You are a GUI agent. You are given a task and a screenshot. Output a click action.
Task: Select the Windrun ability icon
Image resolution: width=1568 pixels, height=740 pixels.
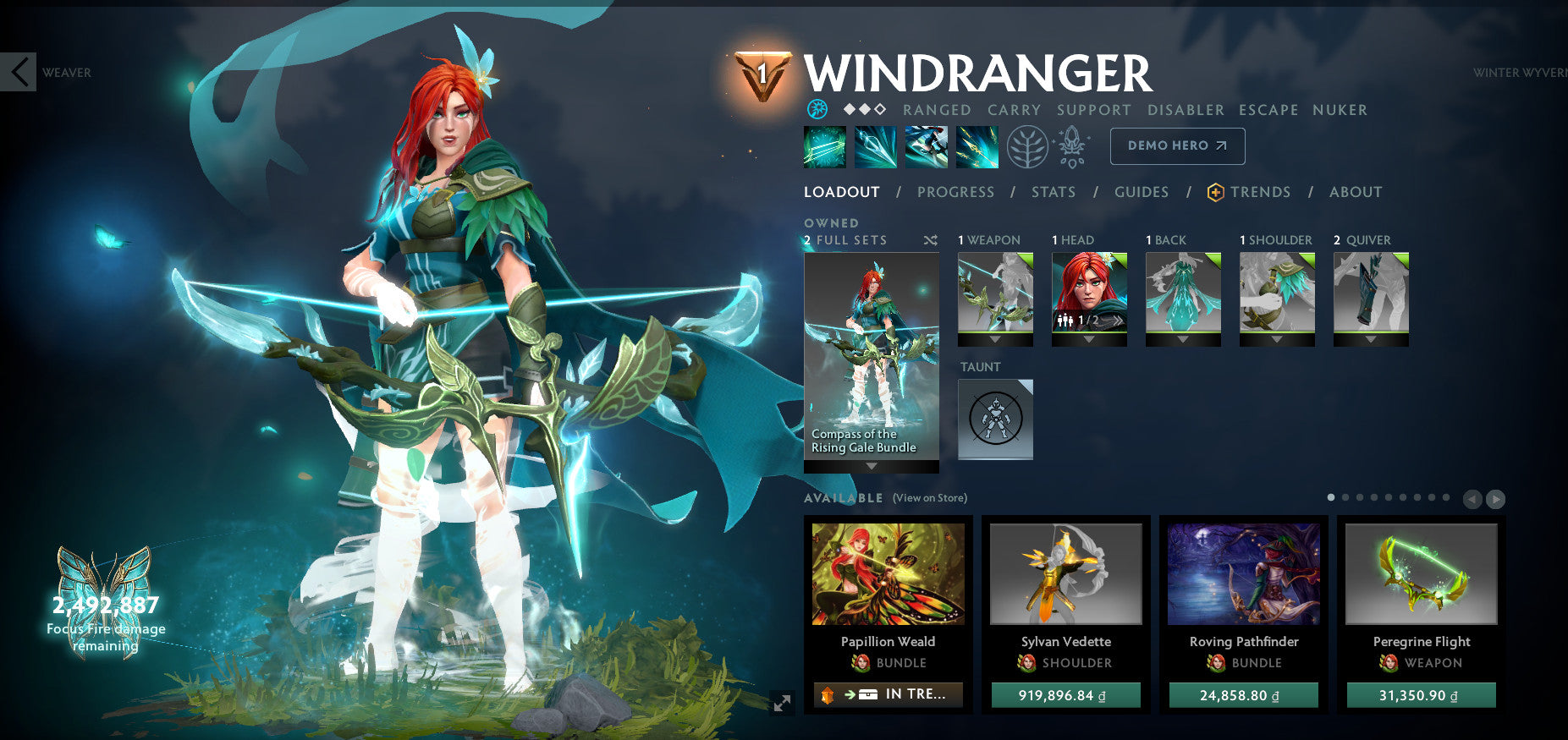coord(927,145)
